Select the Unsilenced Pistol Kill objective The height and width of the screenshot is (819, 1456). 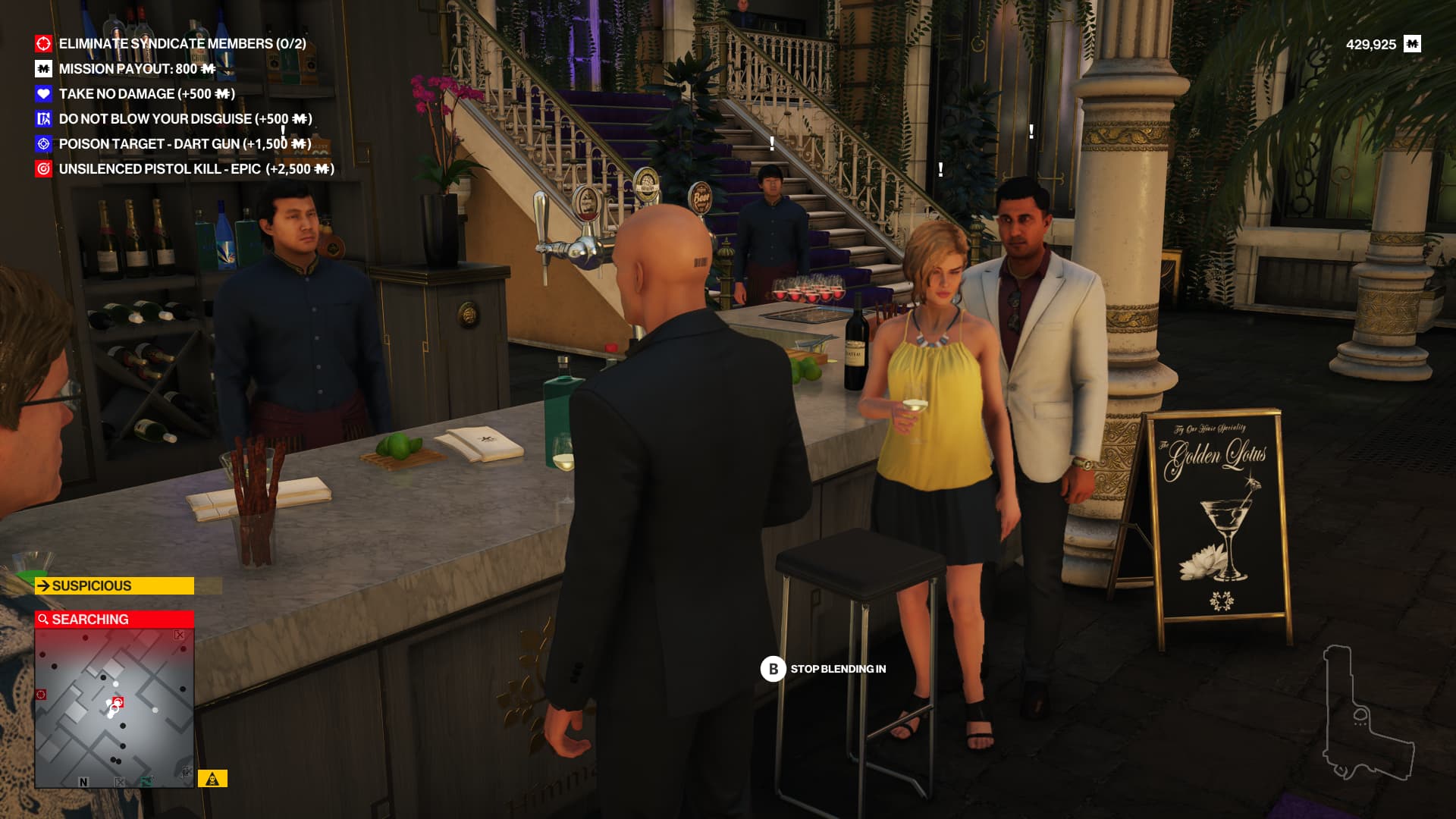point(196,169)
